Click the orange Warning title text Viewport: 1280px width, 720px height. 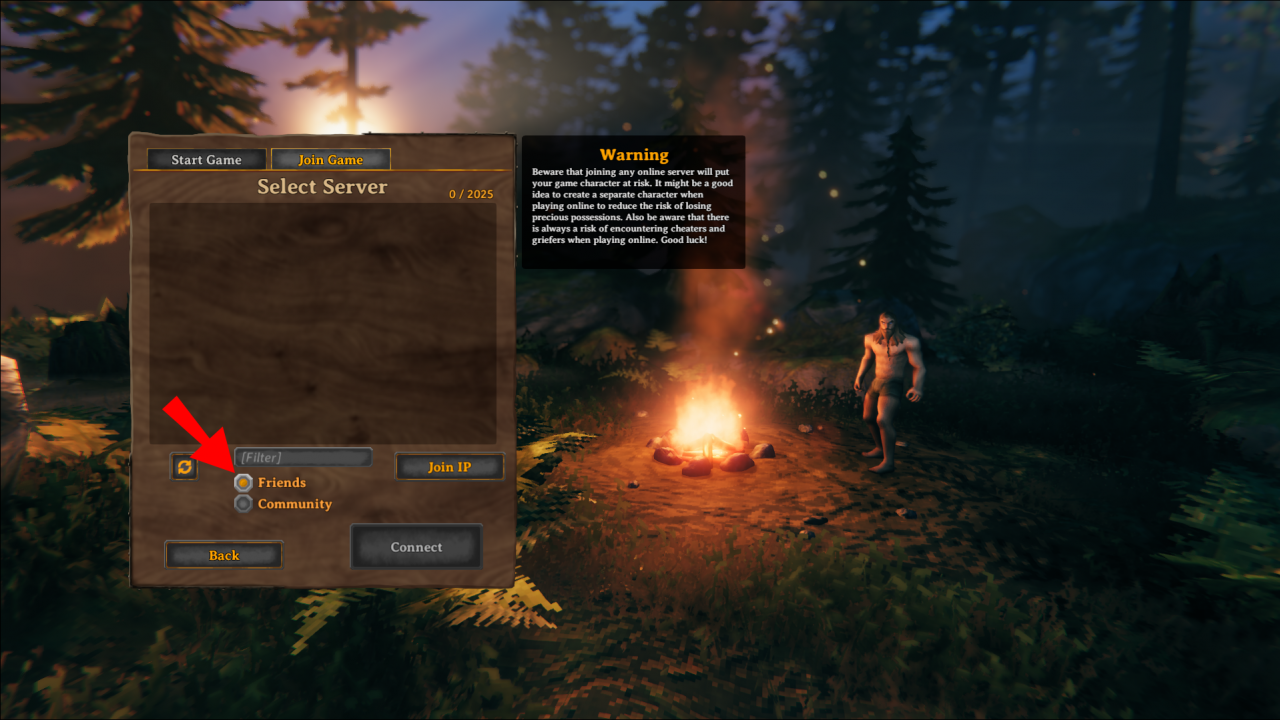[x=633, y=154]
